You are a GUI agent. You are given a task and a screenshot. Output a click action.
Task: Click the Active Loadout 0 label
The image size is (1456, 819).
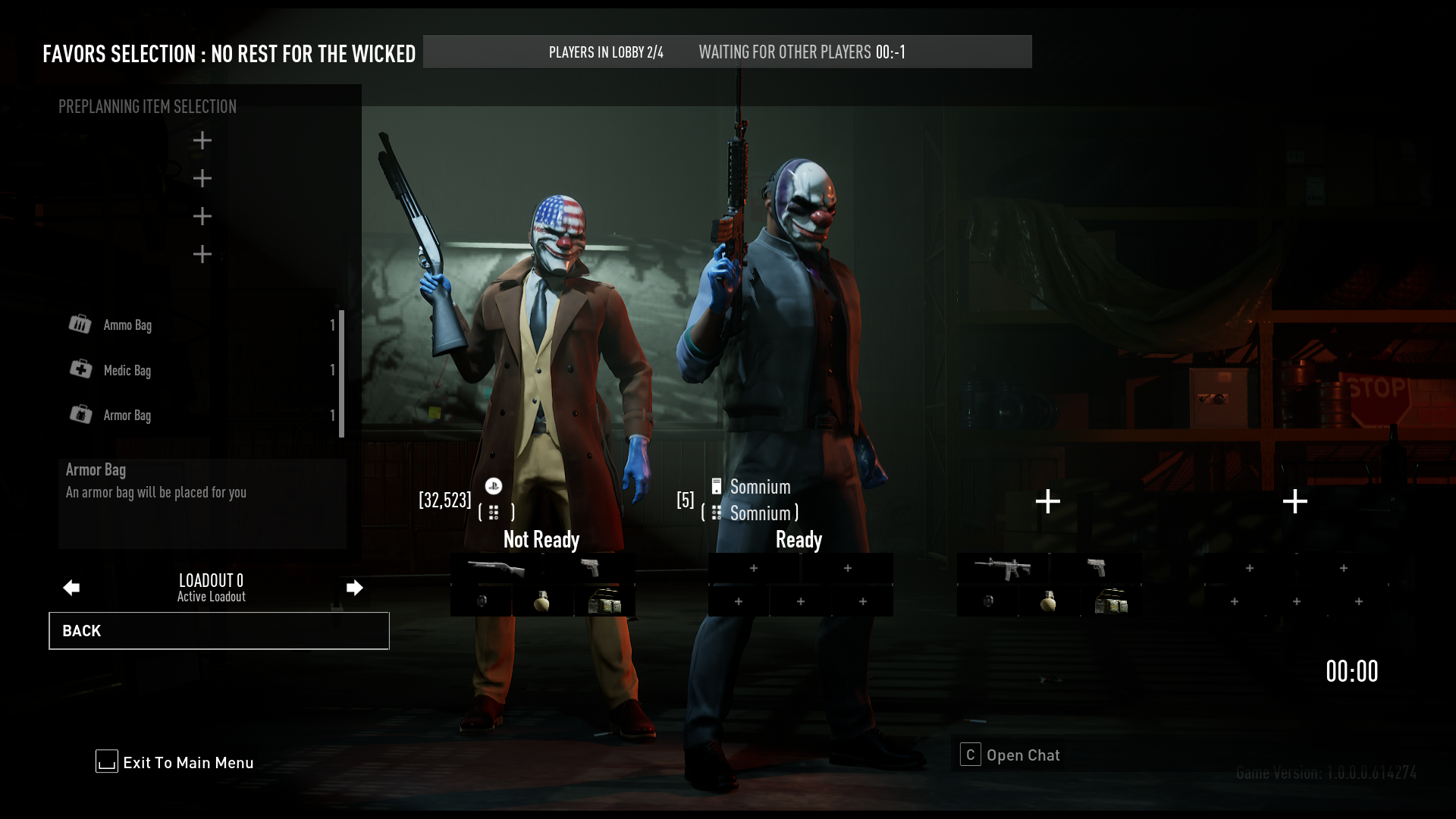pyautogui.click(x=211, y=588)
